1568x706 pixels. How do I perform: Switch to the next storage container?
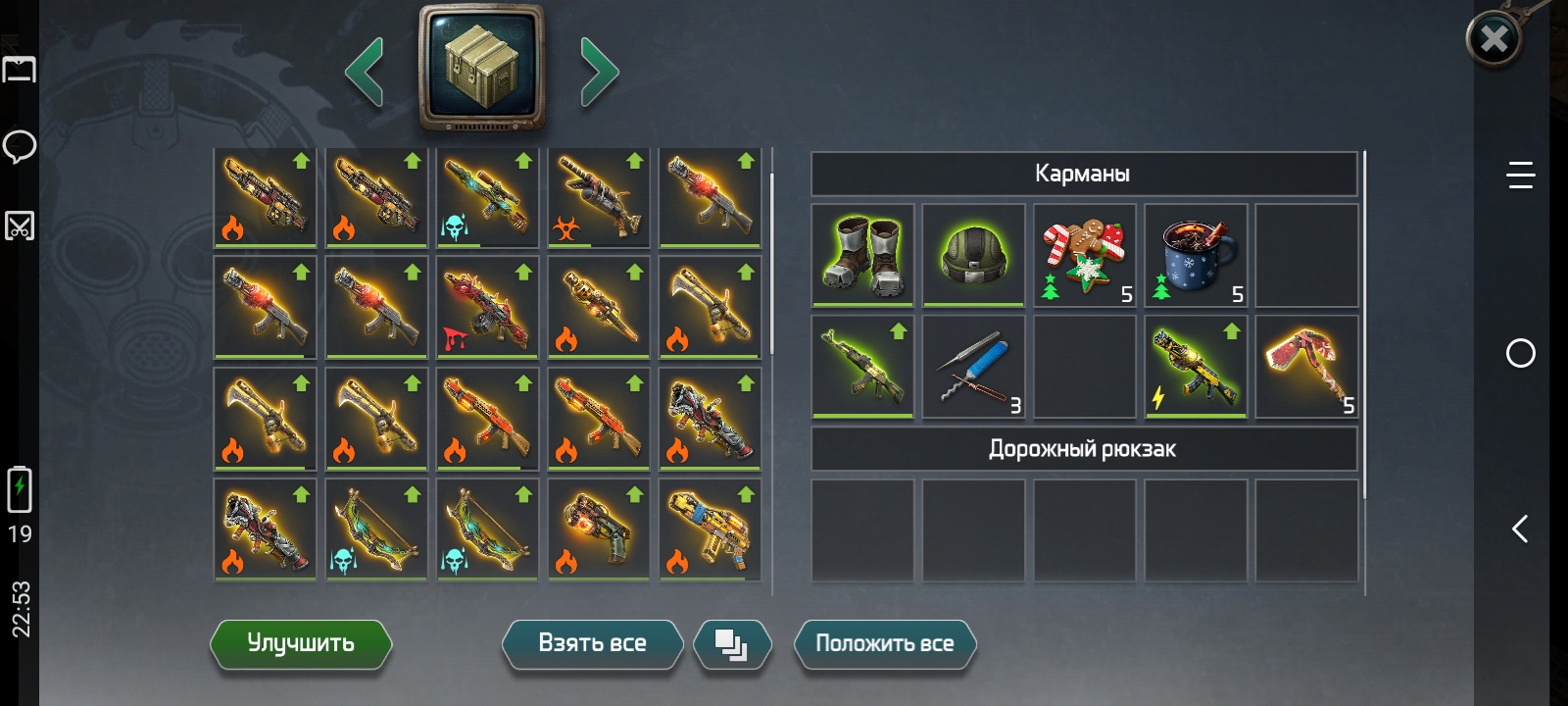point(599,71)
